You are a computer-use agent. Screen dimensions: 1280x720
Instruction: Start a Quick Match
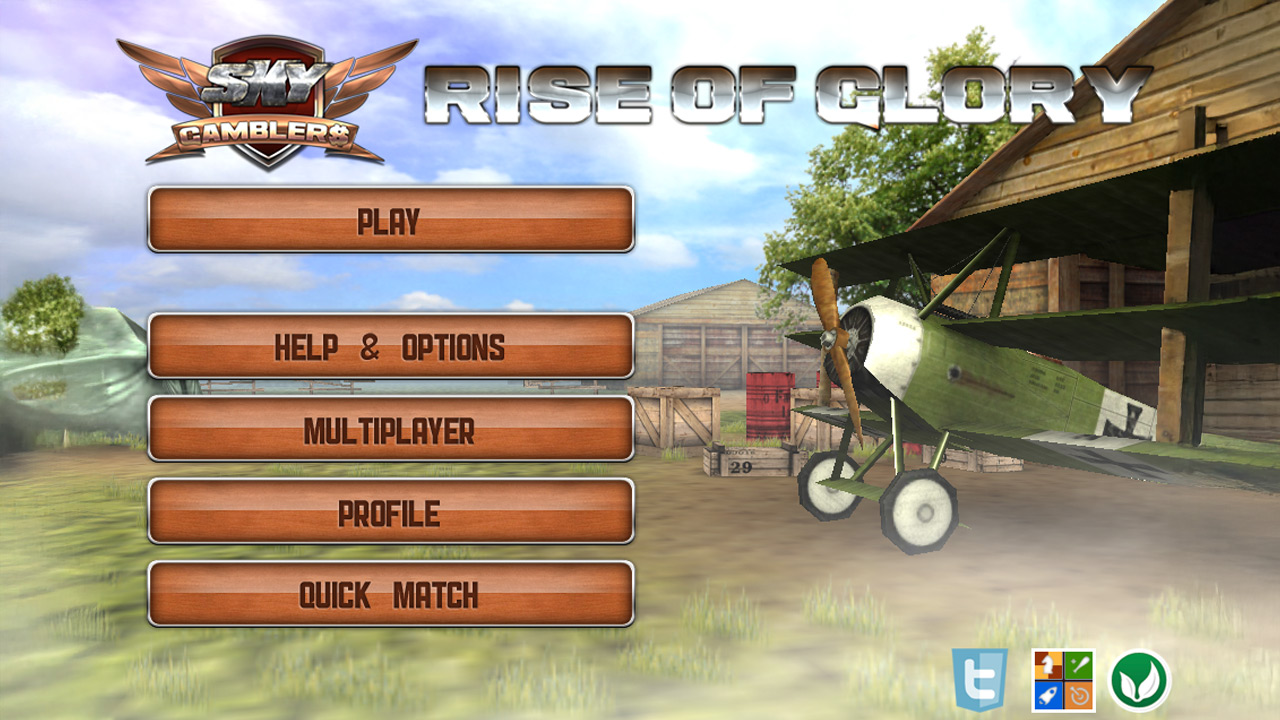tap(390, 593)
